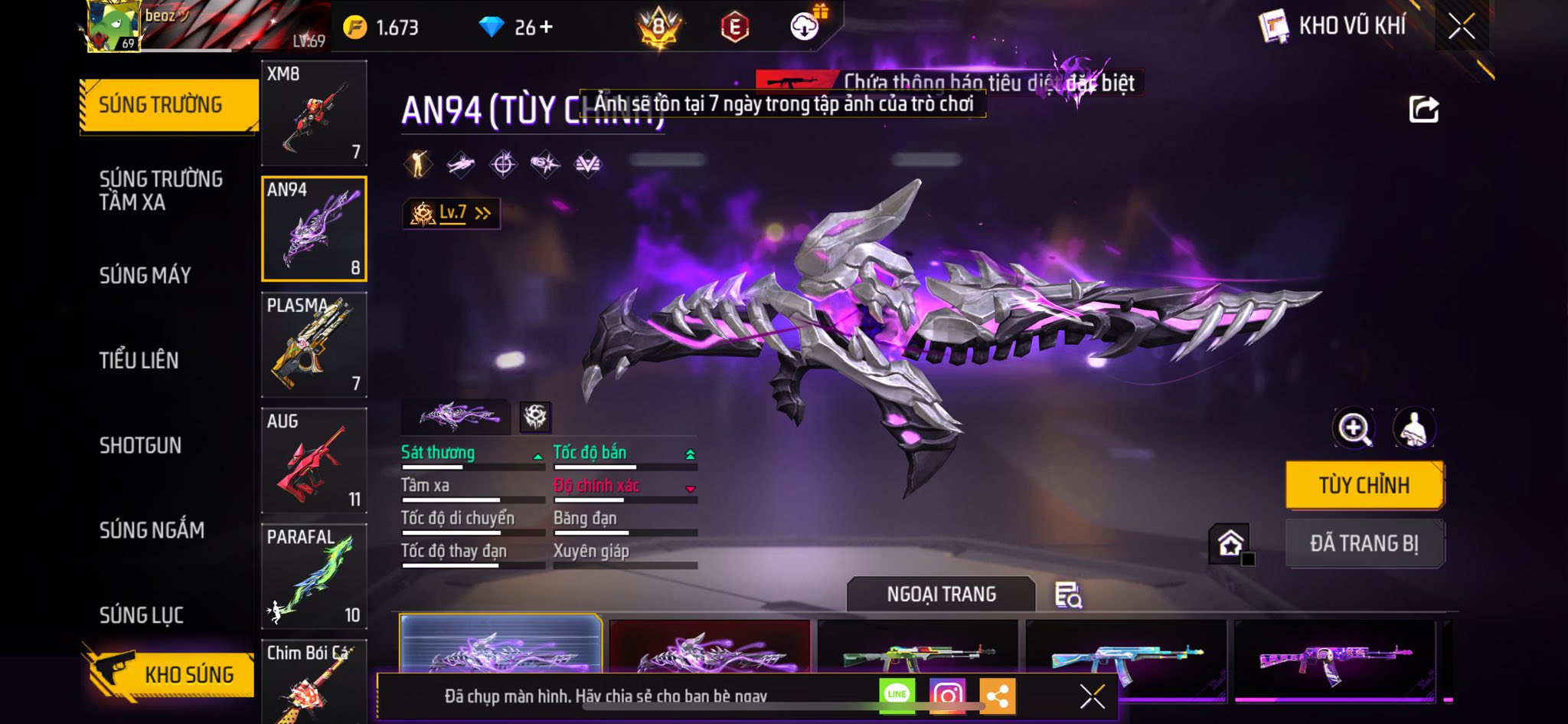1568x724 pixels.
Task: Choose the XM8 weapon tile
Action: (x=314, y=113)
